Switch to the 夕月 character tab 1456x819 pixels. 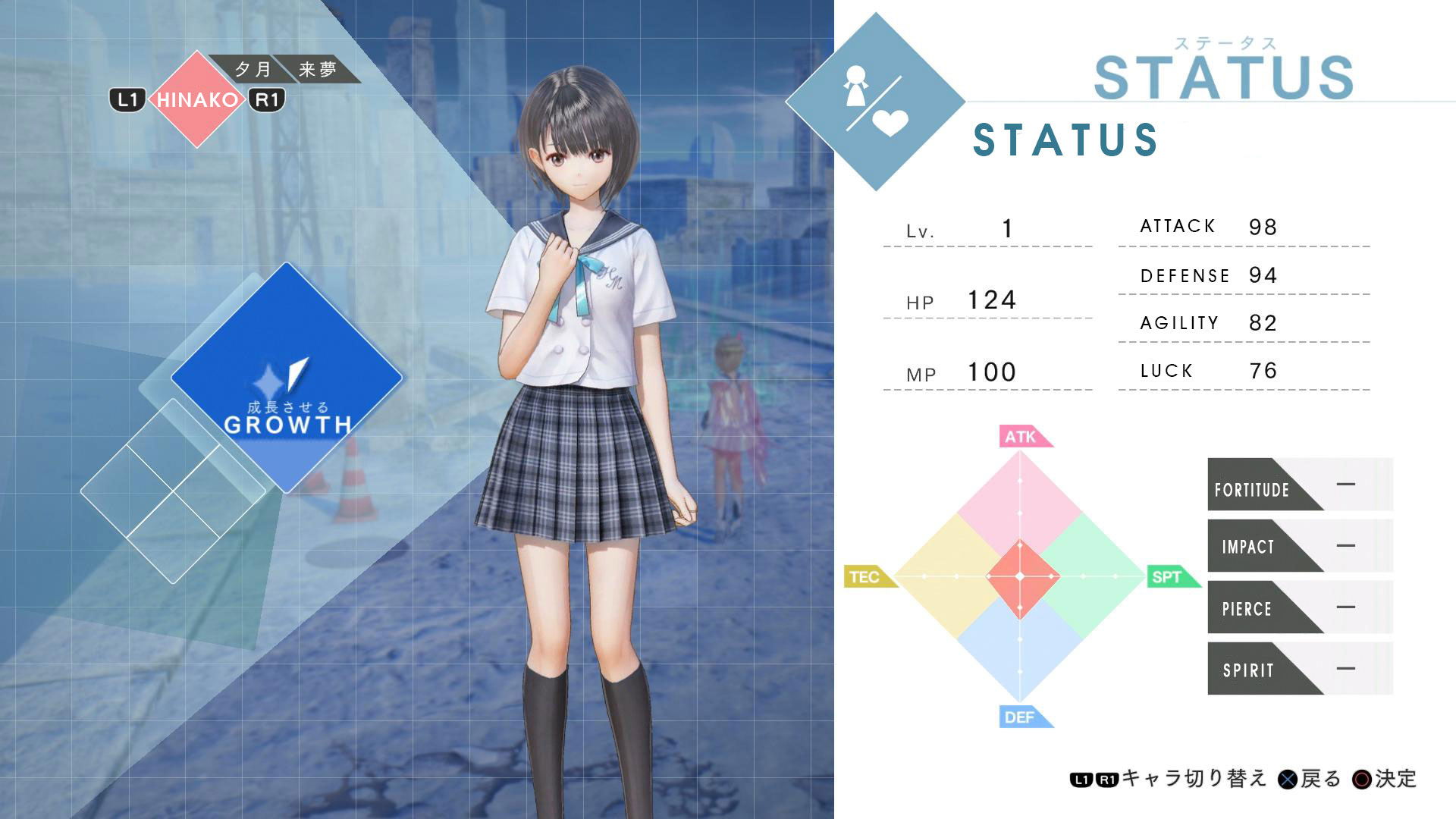point(253,70)
